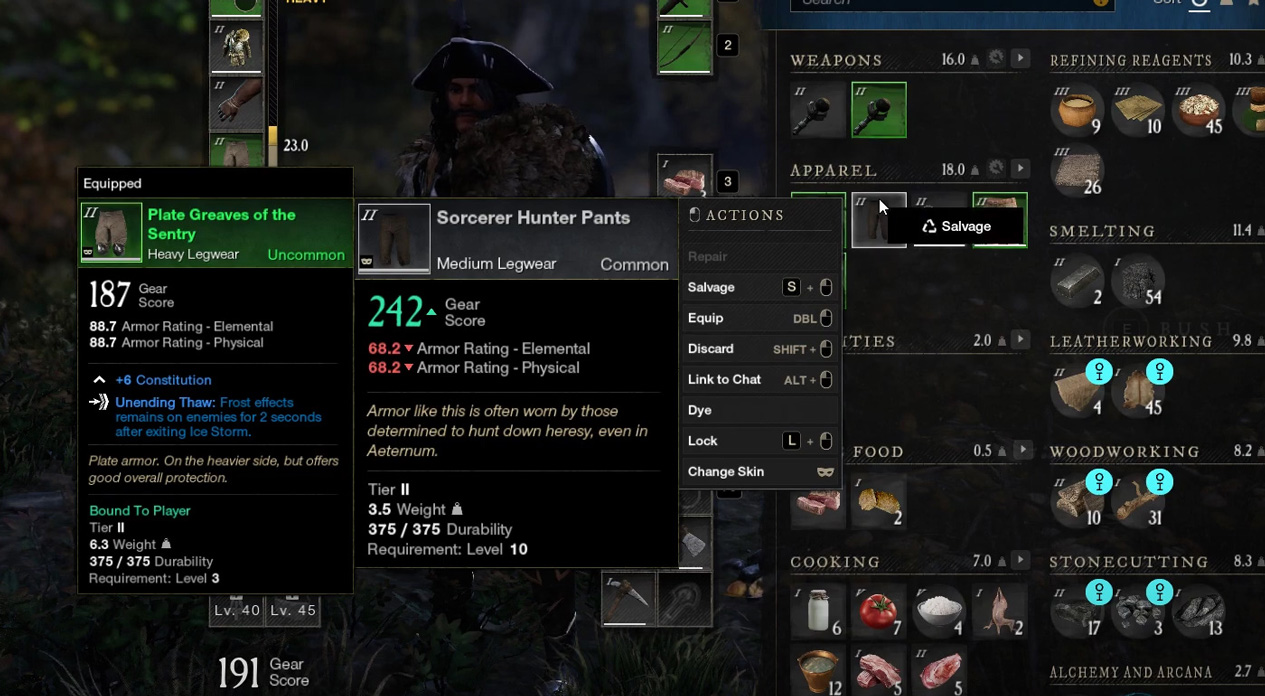Screen dimensions: 1265x696
Task: Select the stack of 31 in Woodworking
Action: (x=1138, y=499)
